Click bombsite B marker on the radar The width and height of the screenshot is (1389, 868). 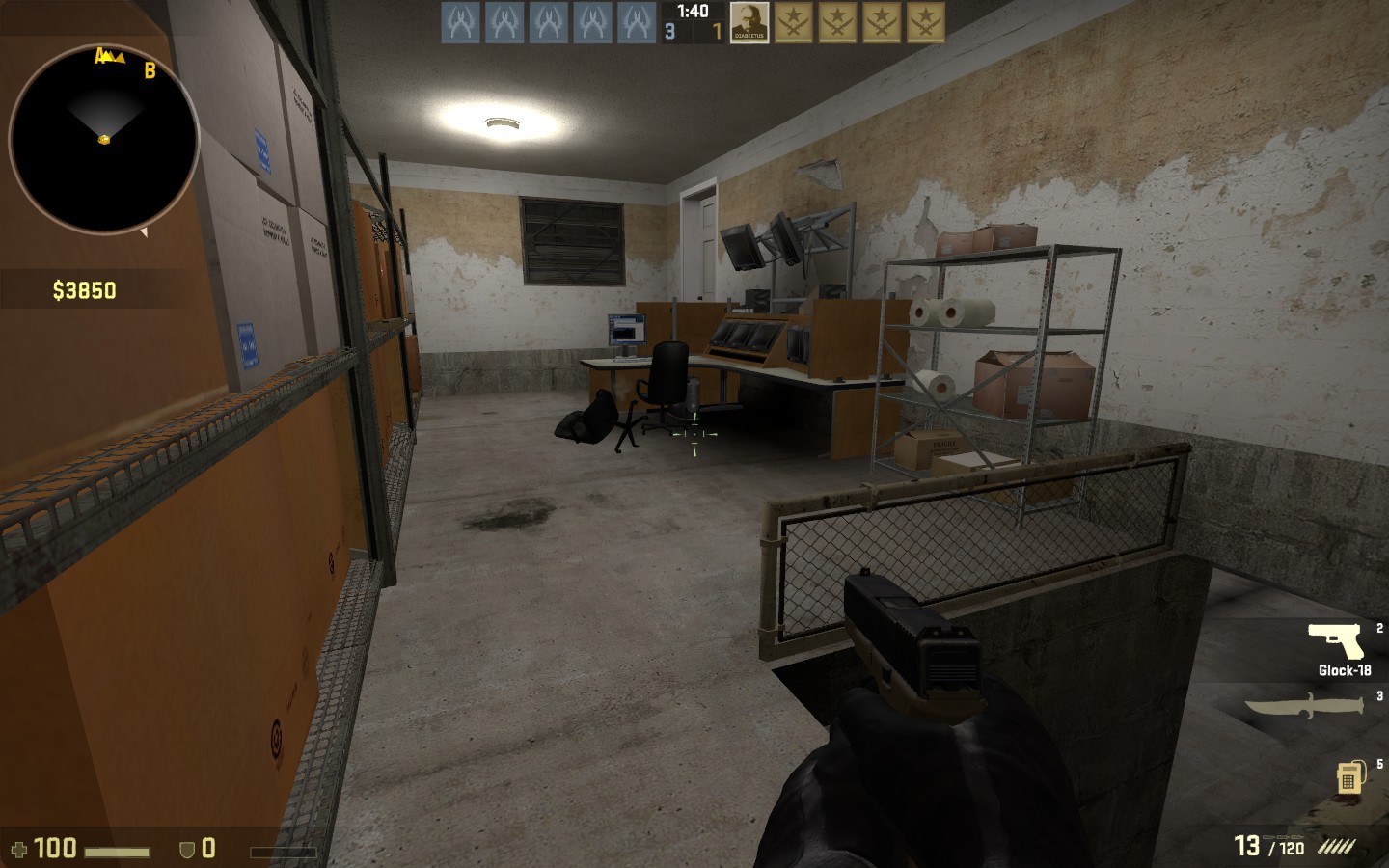click(150, 69)
